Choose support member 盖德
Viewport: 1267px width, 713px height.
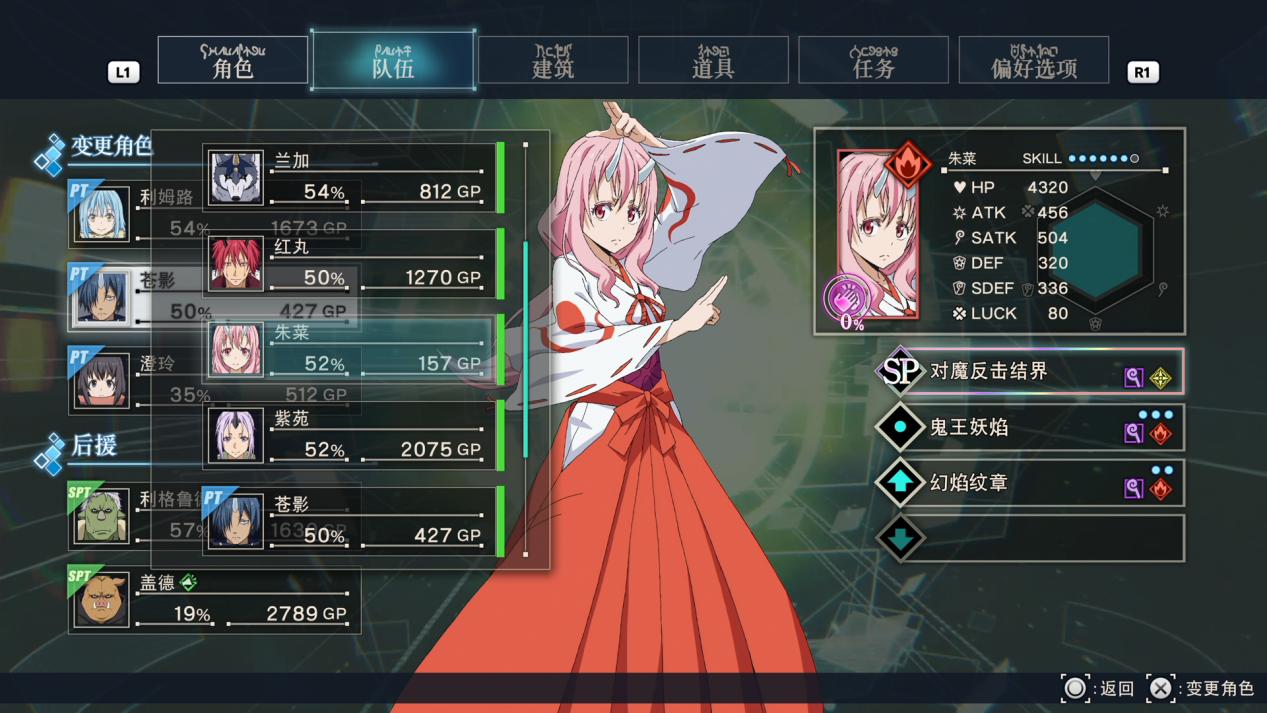pos(214,600)
